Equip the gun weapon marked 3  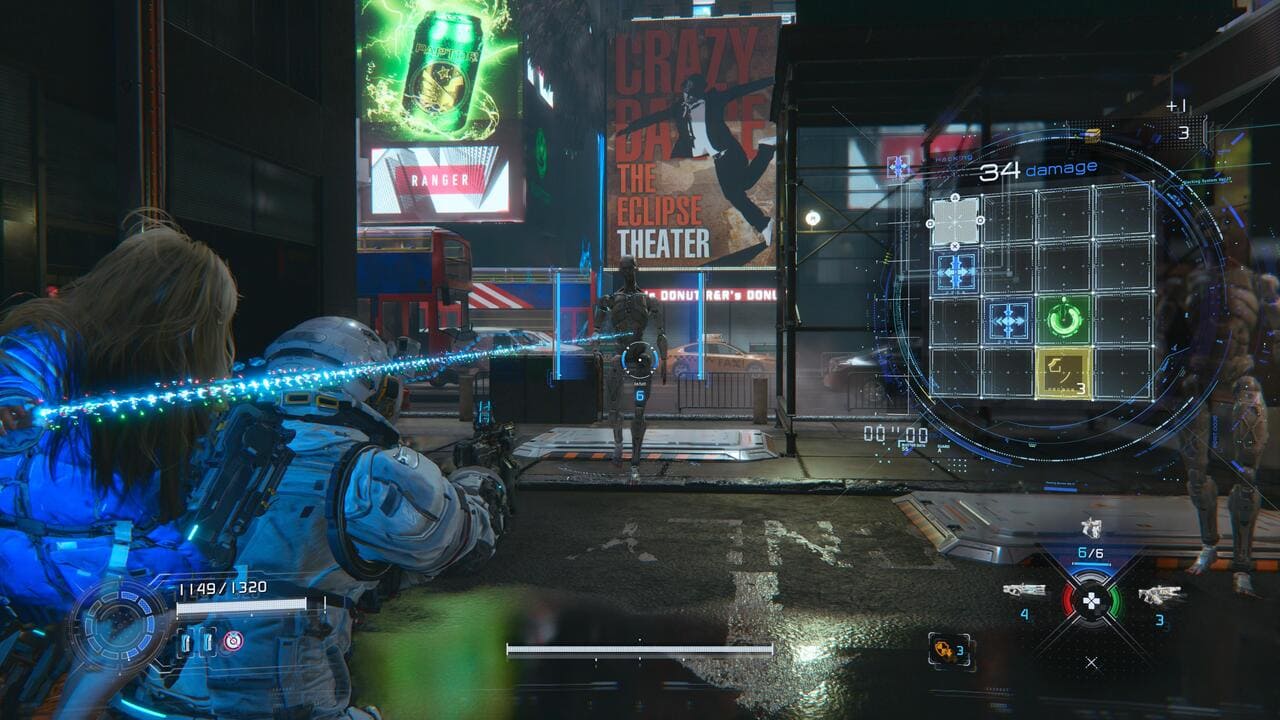click(x=1160, y=594)
